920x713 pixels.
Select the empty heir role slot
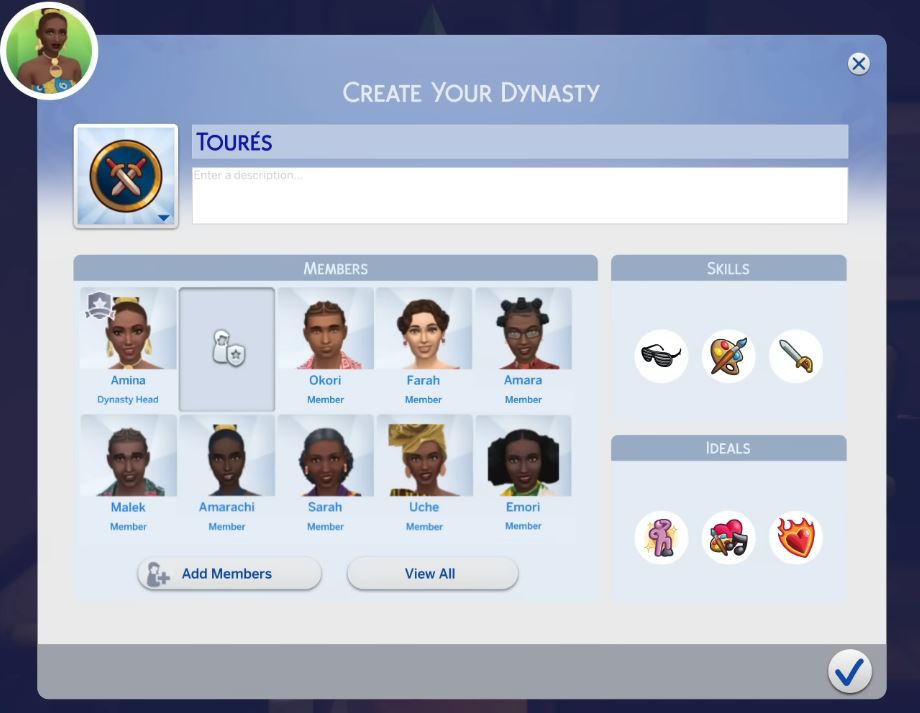point(227,349)
